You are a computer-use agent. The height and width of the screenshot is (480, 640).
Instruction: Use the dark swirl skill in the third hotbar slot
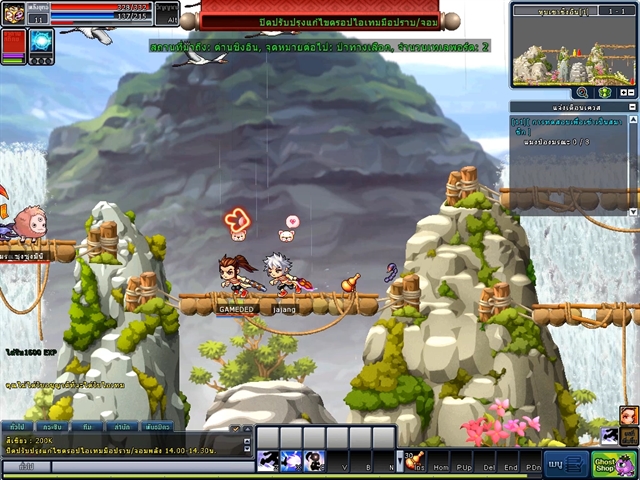point(315,460)
